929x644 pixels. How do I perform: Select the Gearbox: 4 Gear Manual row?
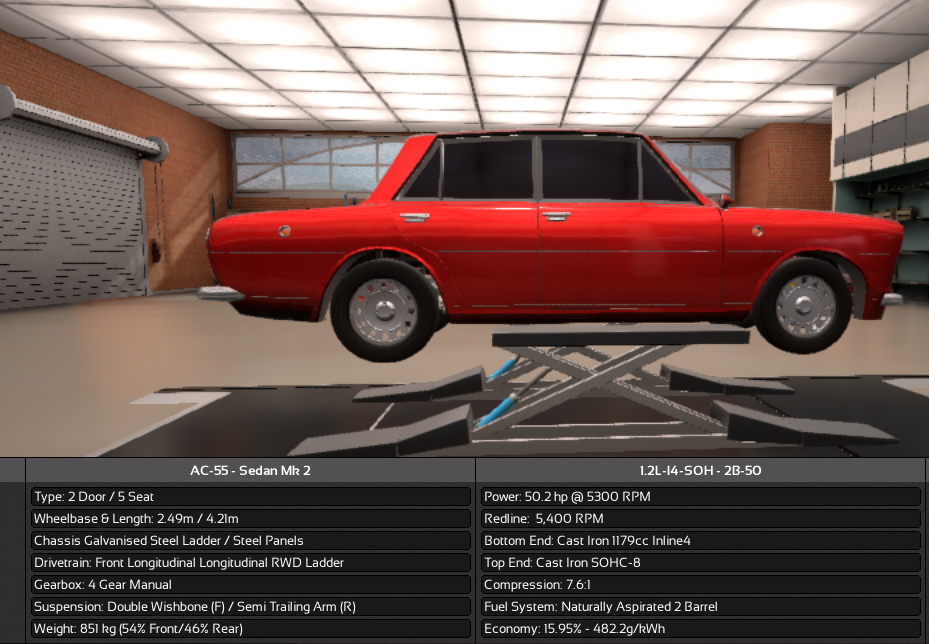pyautogui.click(x=251, y=585)
